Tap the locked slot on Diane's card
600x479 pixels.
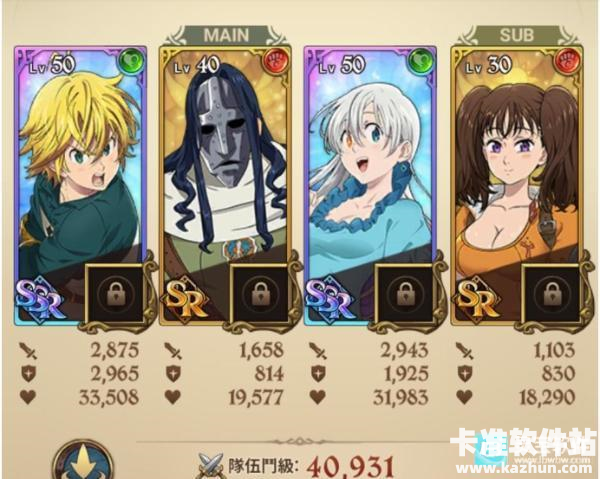[550, 294]
